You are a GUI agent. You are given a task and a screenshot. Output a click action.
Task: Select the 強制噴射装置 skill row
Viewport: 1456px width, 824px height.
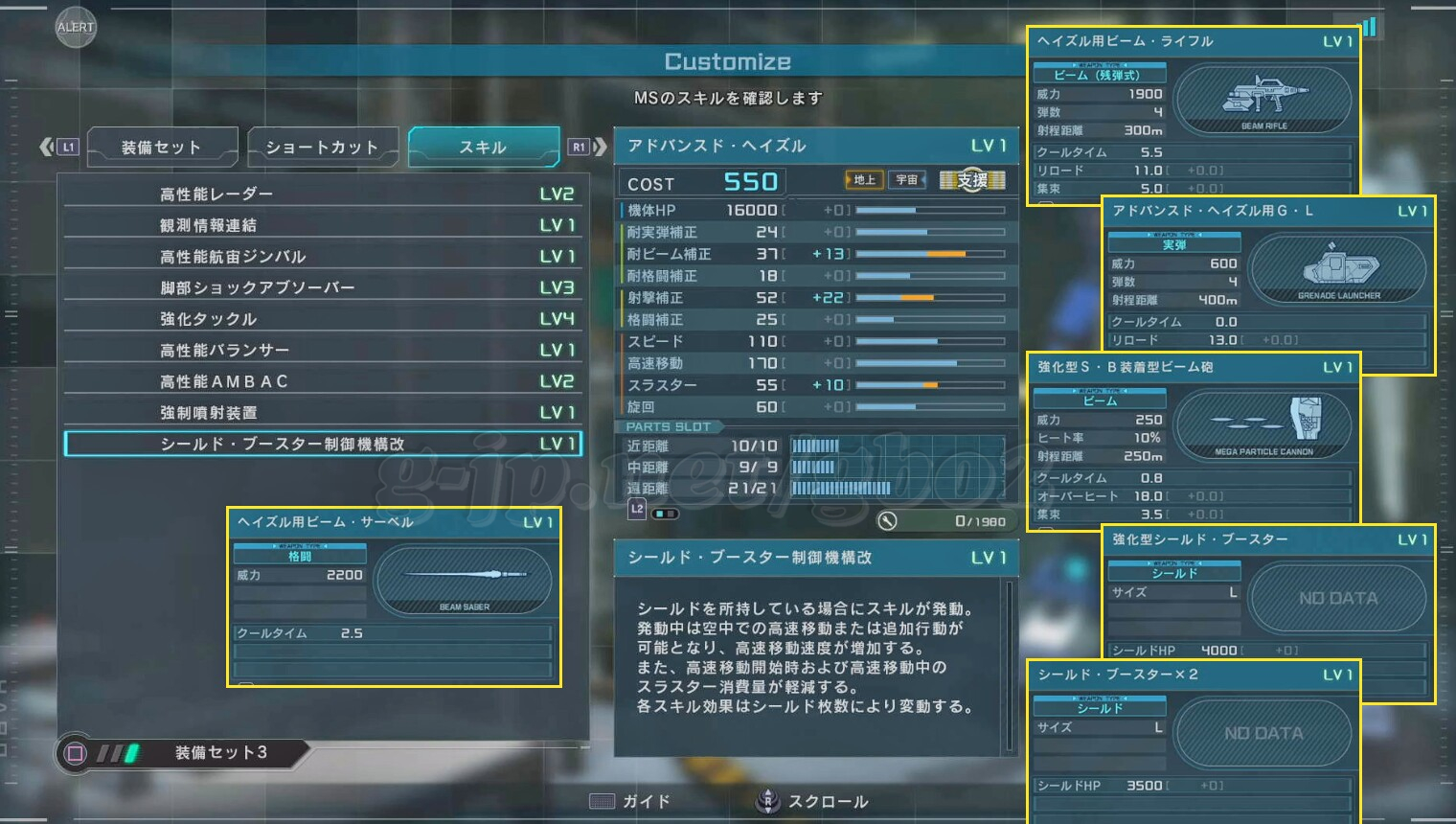(323, 413)
